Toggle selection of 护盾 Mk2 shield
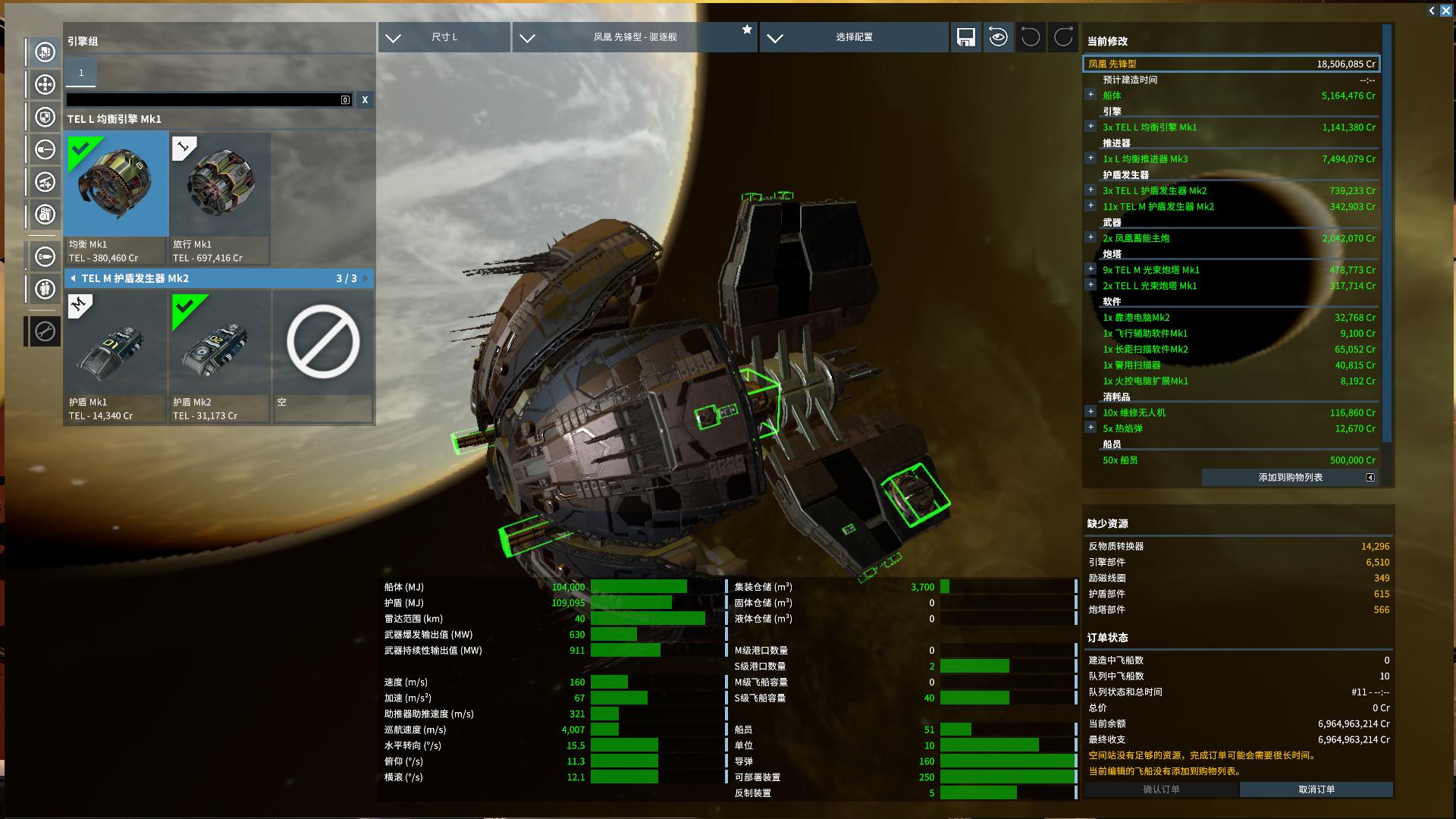The height and width of the screenshot is (819, 1456). pyautogui.click(x=219, y=345)
